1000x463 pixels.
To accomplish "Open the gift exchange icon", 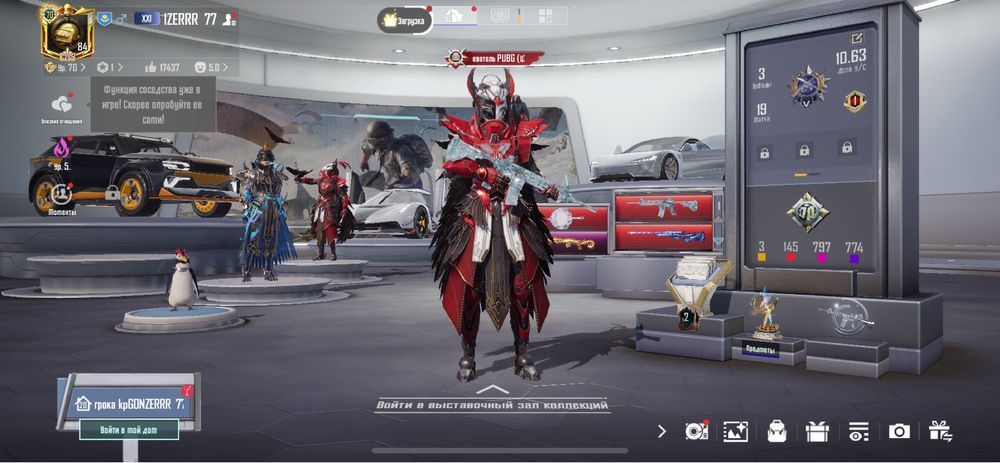I will [940, 431].
